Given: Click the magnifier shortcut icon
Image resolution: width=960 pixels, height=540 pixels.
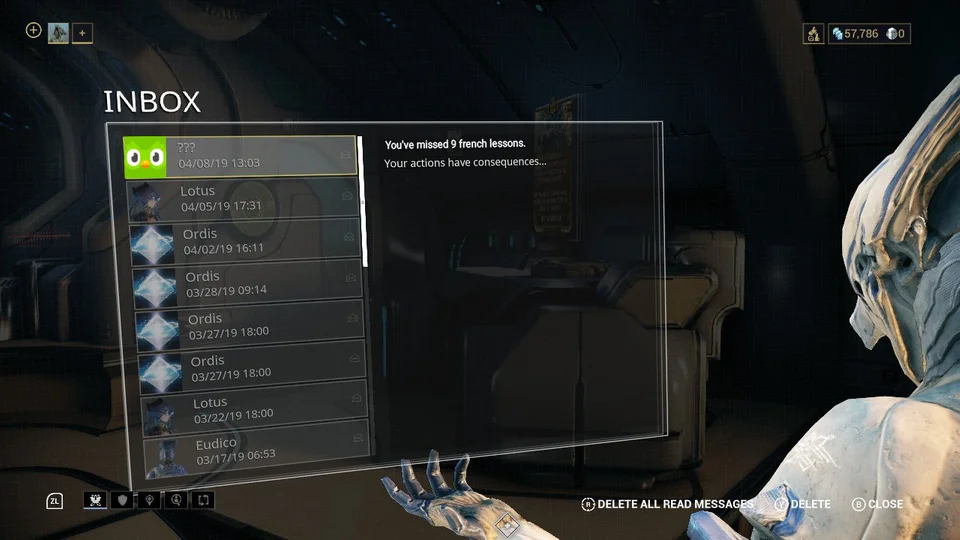Looking at the screenshot, I should [176, 500].
